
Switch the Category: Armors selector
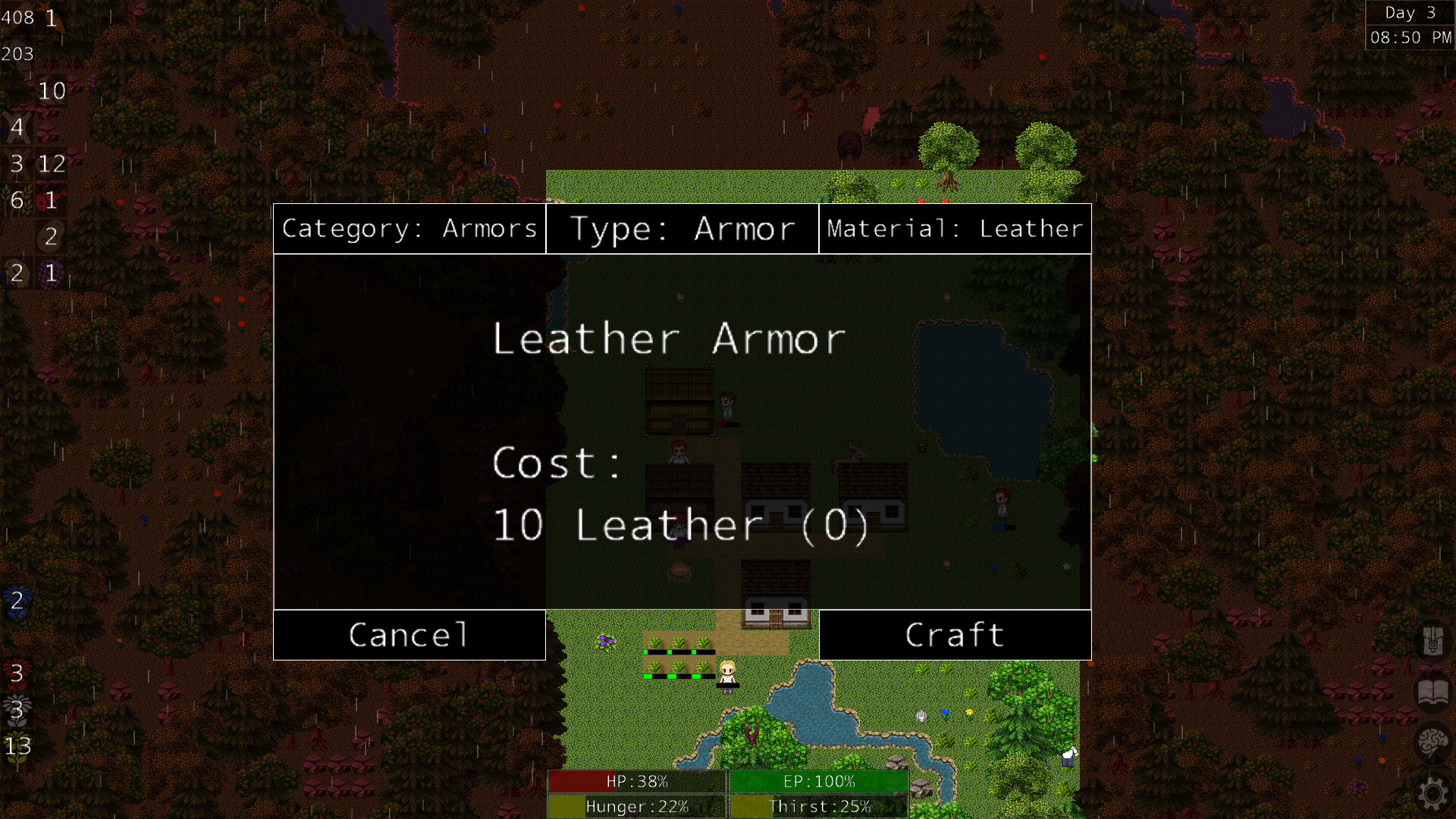click(409, 228)
